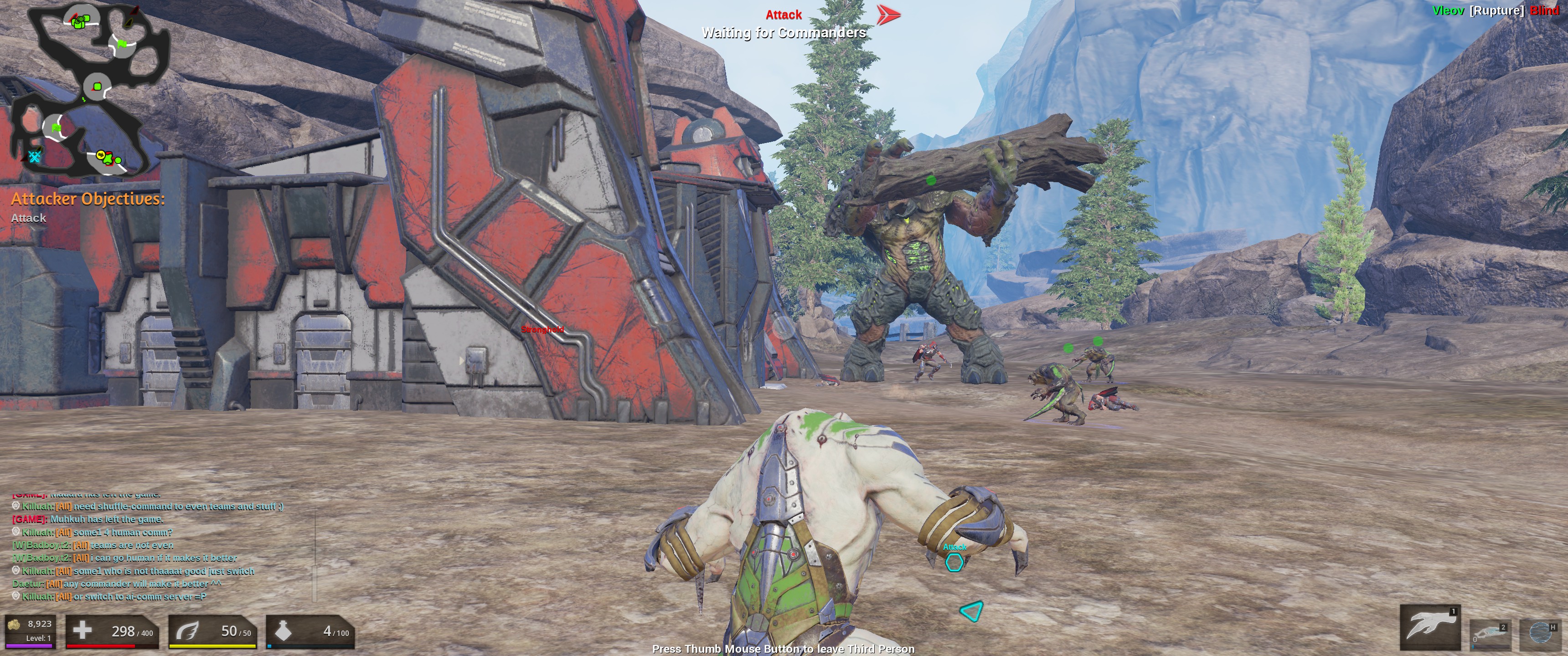The image size is (1568, 656).
Task: Select the red Stronghold label marker
Action: pos(542,329)
